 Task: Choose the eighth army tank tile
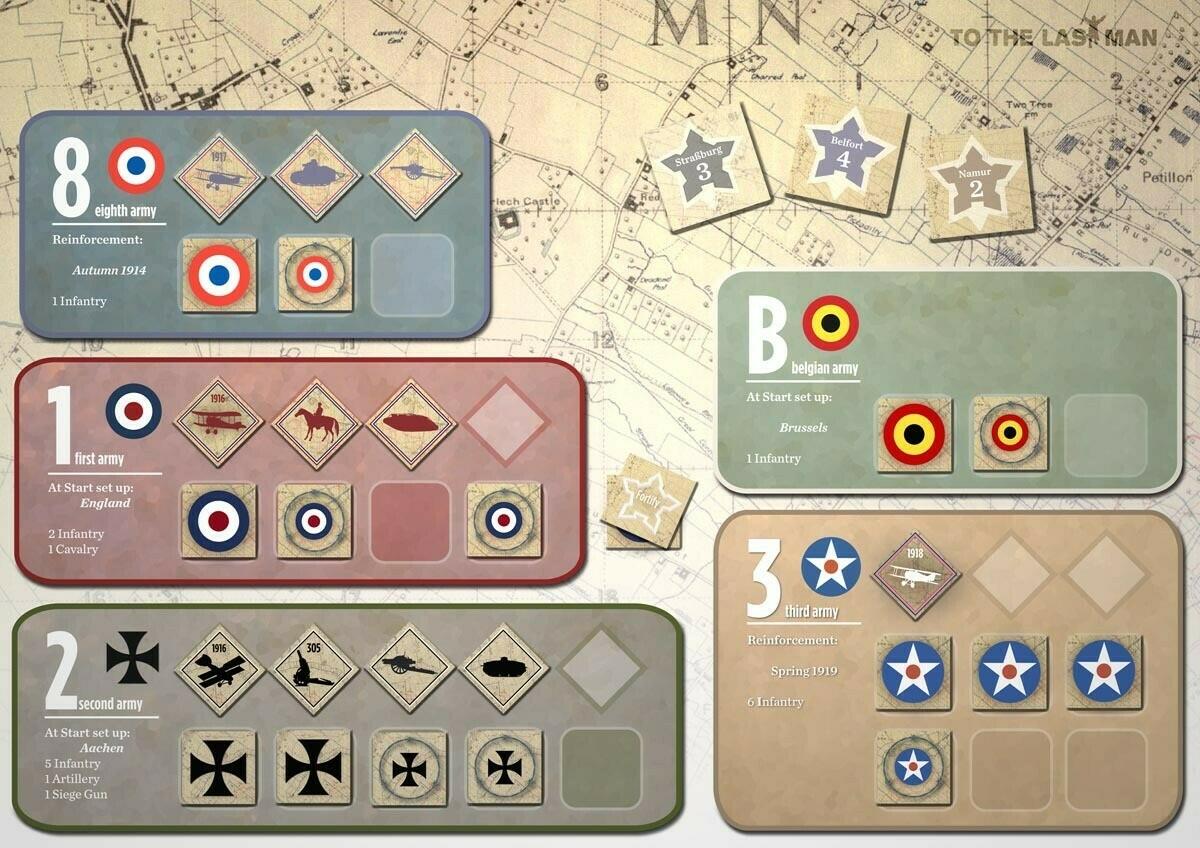click(x=316, y=175)
